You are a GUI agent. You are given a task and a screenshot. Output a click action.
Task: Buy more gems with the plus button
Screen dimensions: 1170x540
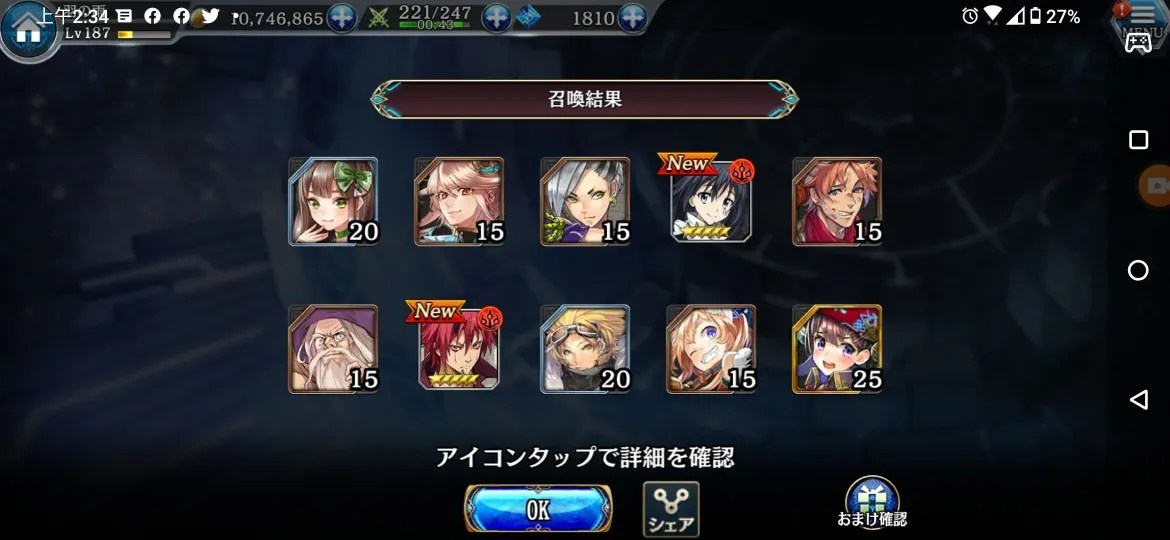(x=632, y=18)
